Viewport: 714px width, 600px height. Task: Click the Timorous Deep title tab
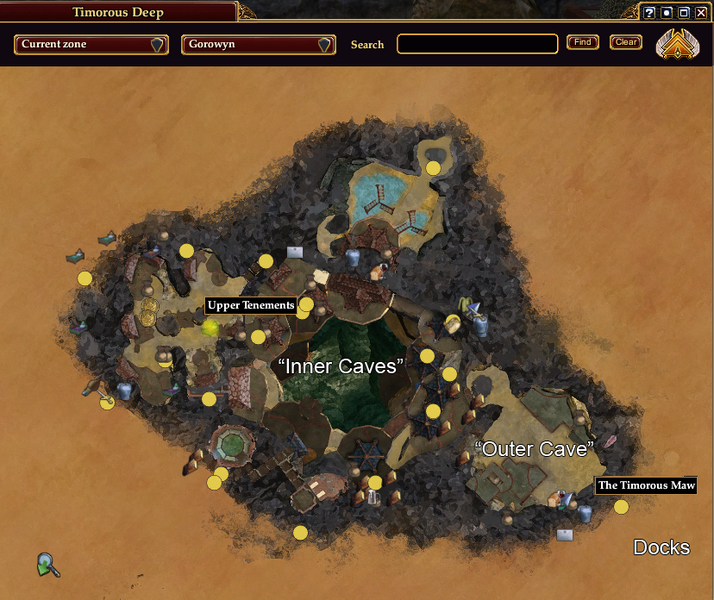click(118, 12)
